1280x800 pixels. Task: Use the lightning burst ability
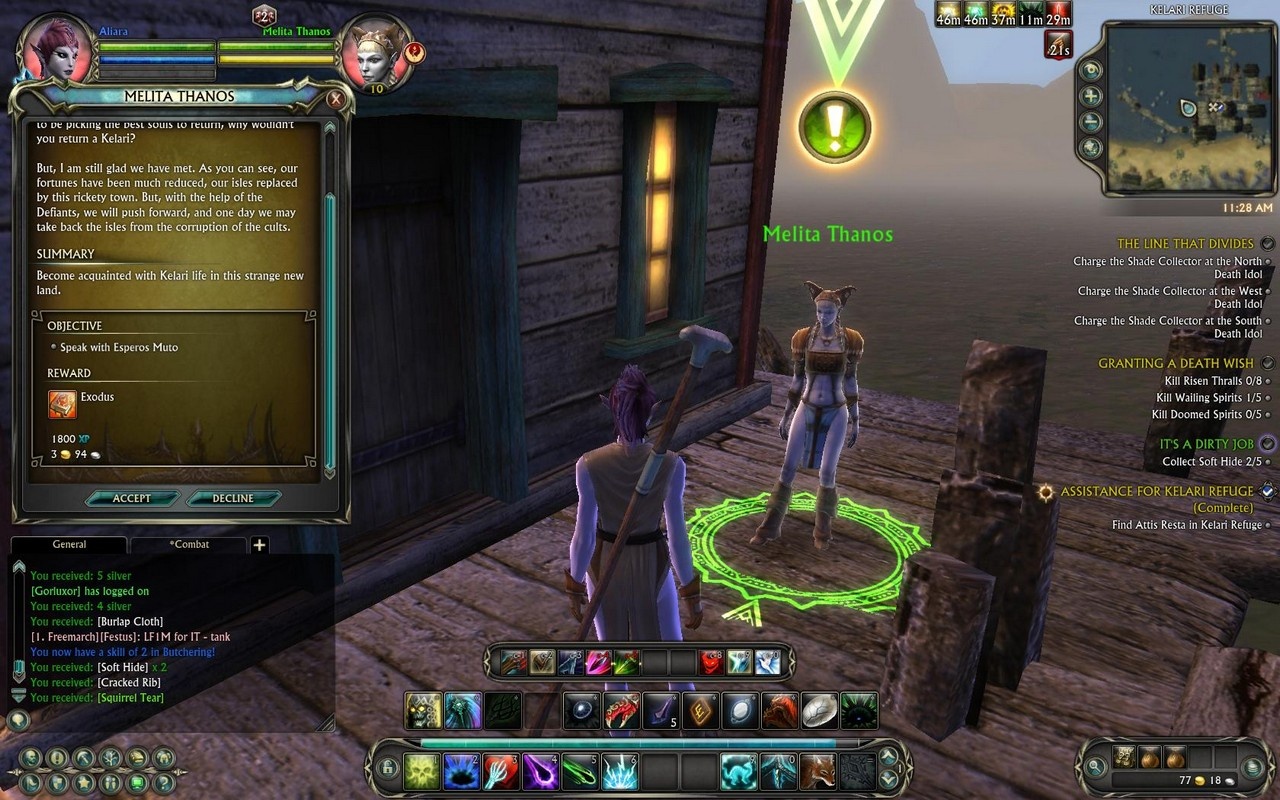pos(620,772)
